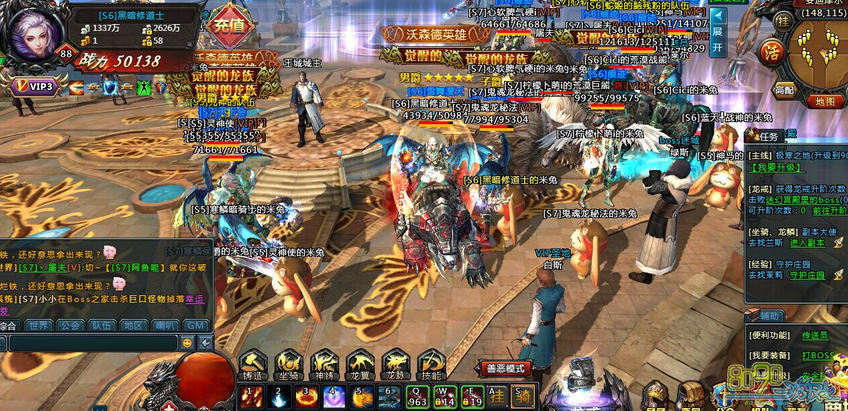Open the 龙敖 dragon menu
This screenshot has height=411, width=848.
click(396, 367)
